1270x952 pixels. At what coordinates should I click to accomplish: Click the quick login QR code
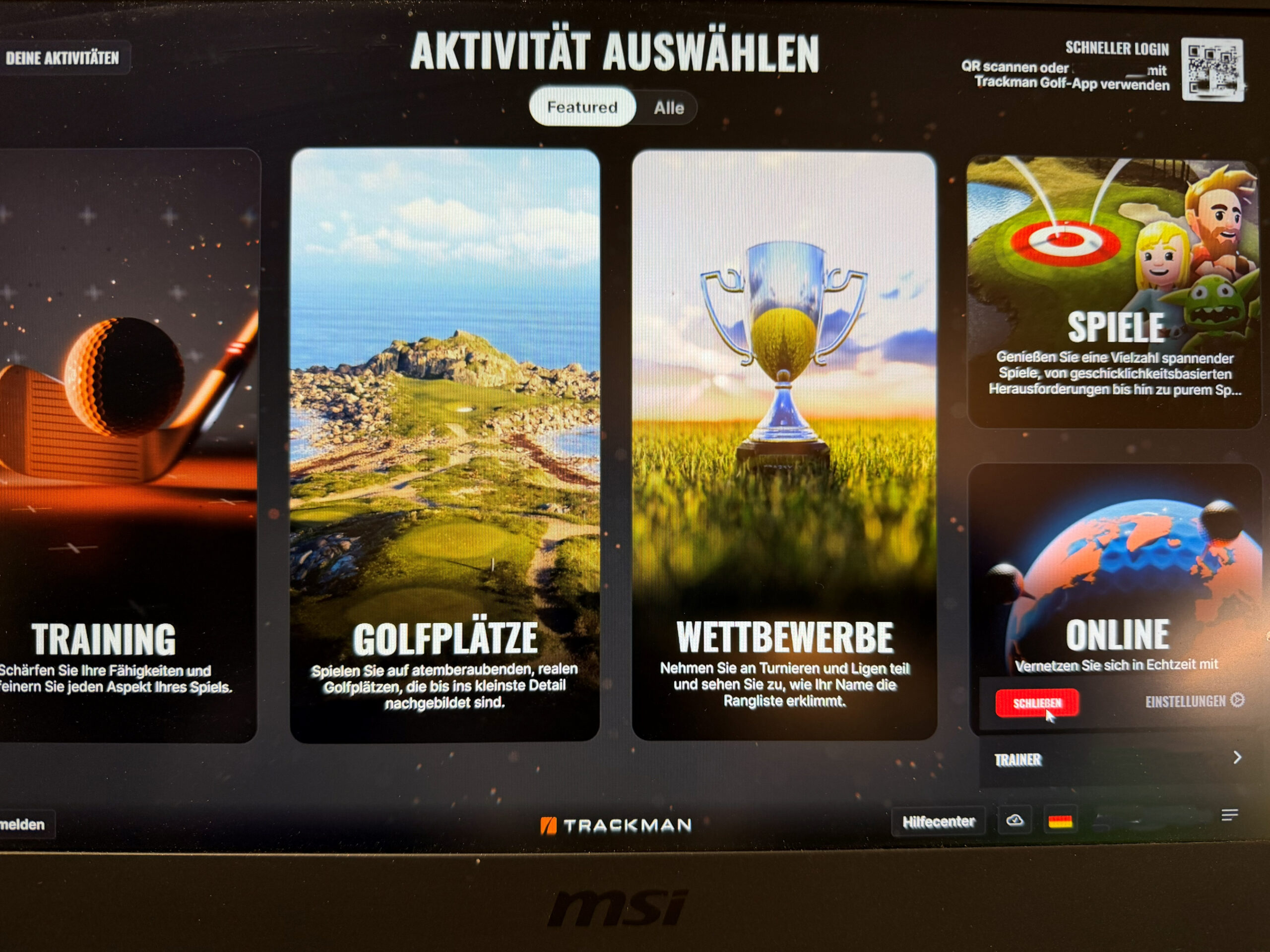pyautogui.click(x=1212, y=70)
